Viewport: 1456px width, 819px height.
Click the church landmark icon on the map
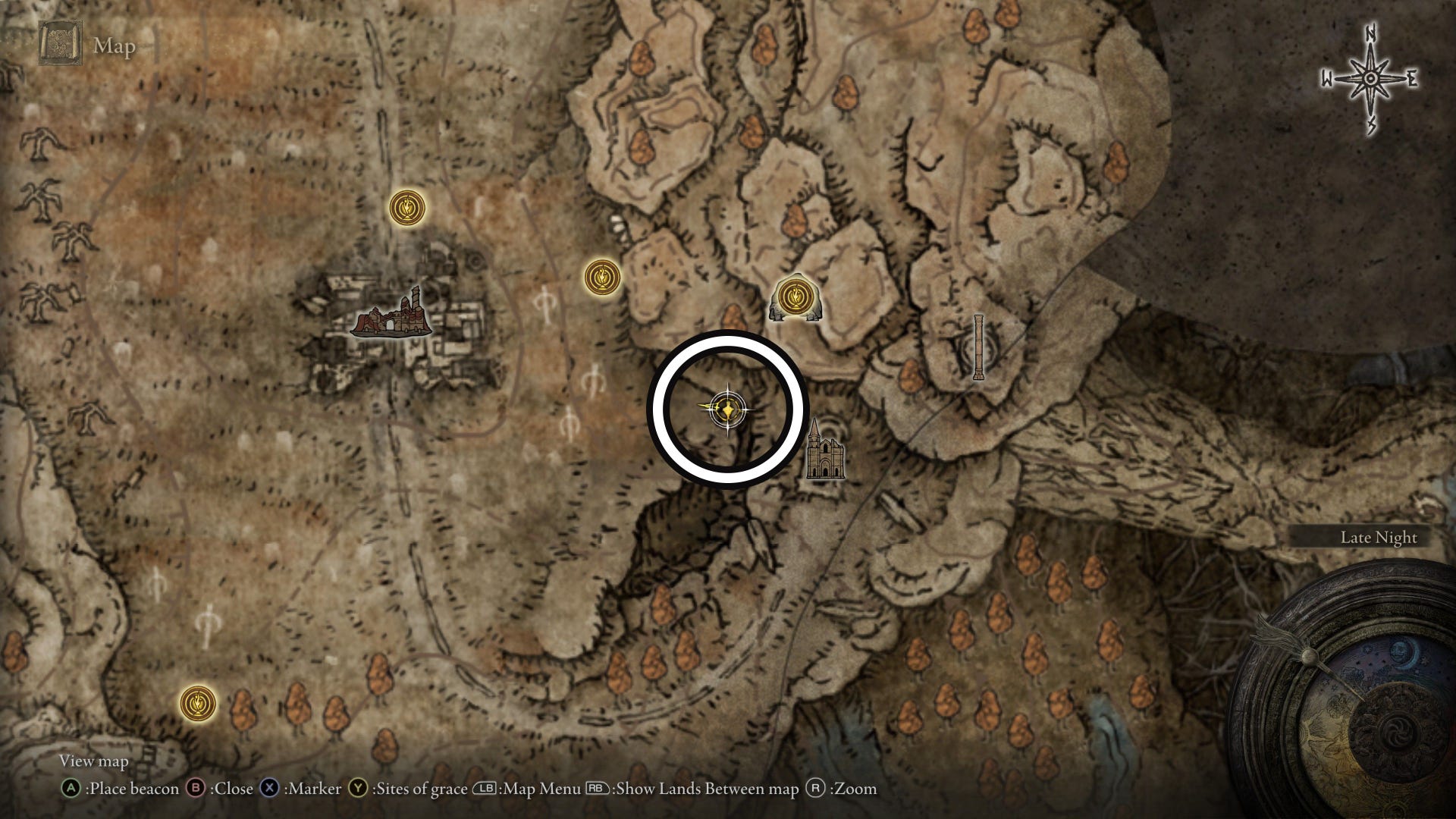824,452
